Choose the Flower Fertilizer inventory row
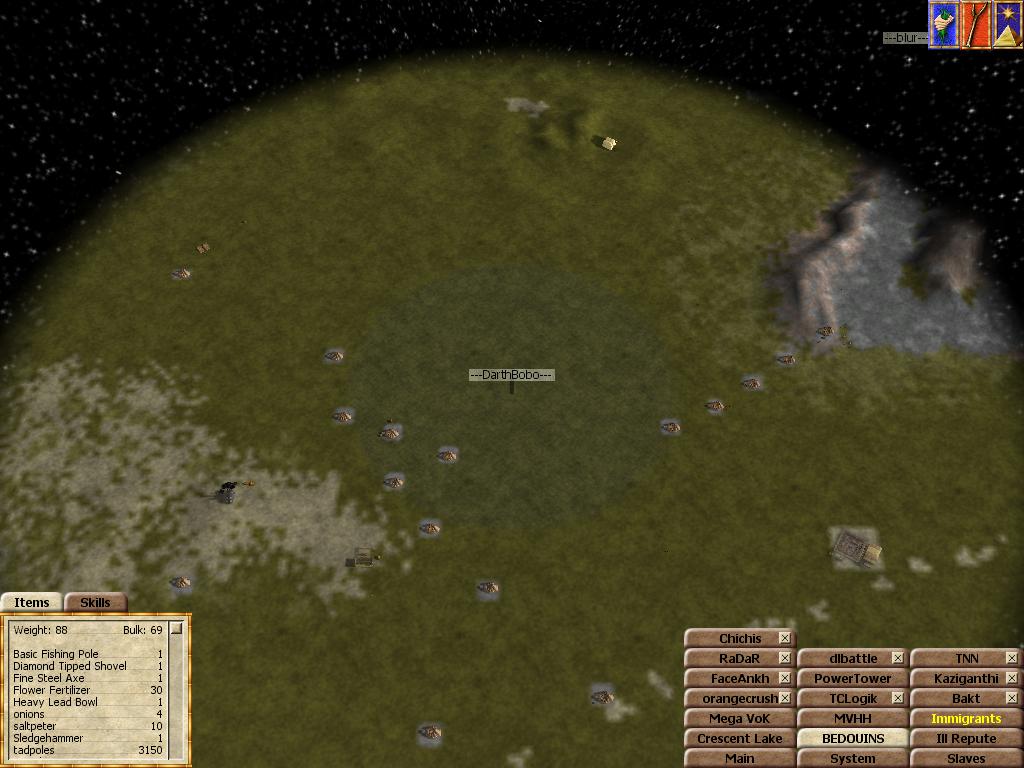This screenshot has height=768, width=1024. click(52, 690)
